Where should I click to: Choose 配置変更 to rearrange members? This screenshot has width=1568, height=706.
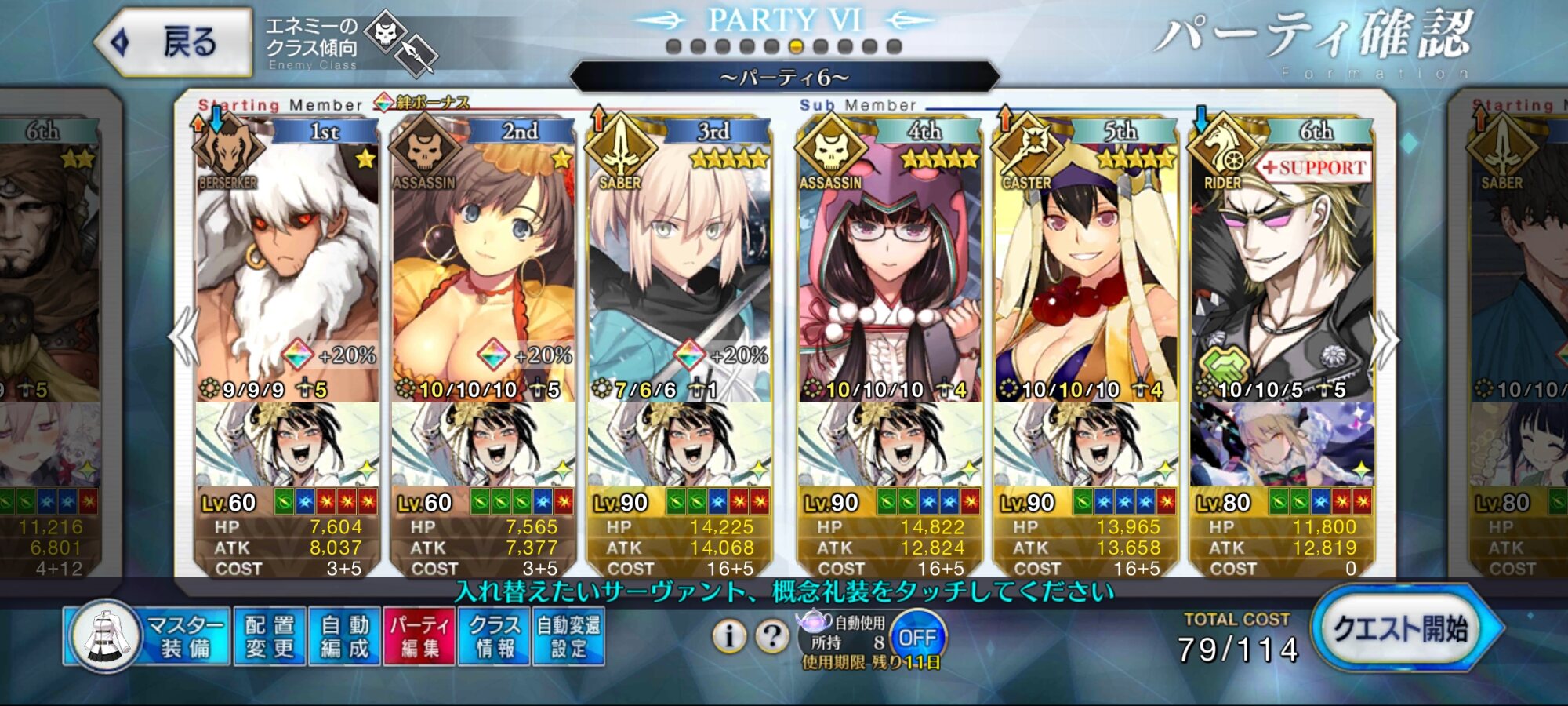pyautogui.click(x=269, y=636)
